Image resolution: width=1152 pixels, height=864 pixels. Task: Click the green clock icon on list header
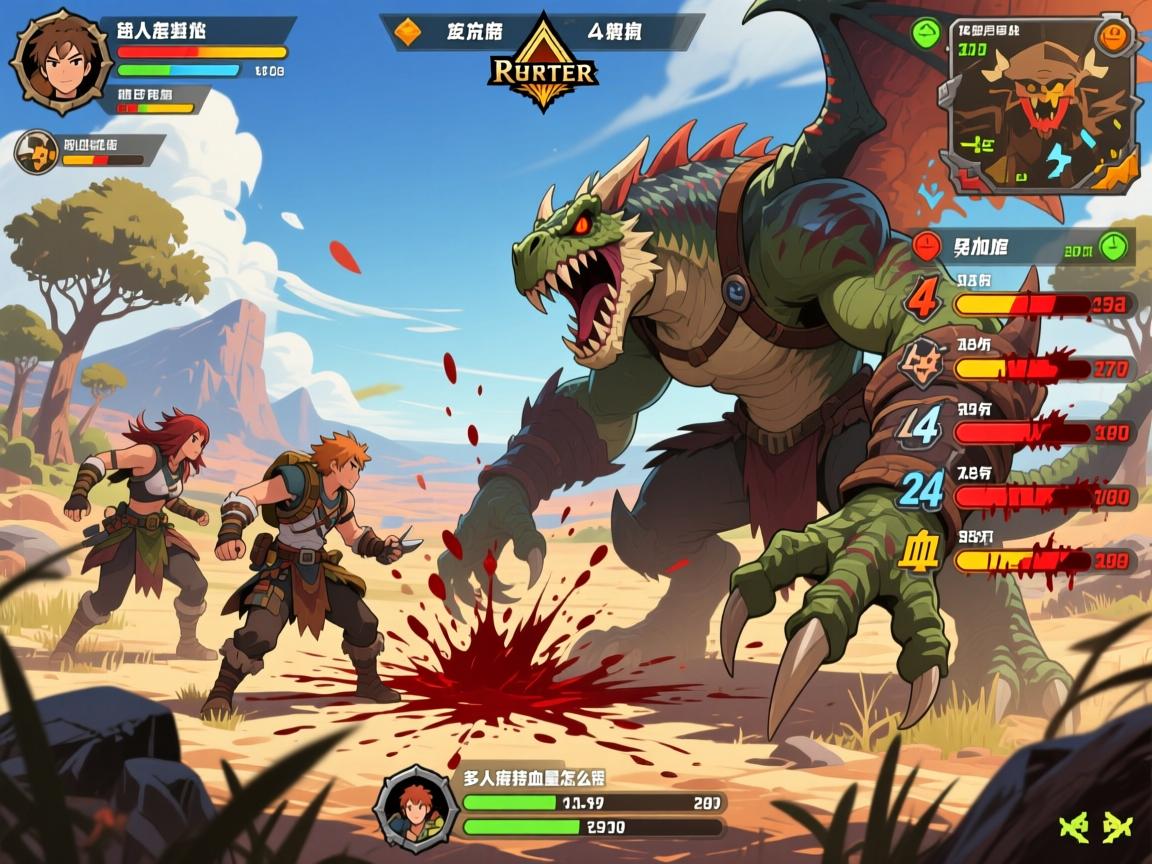(1112, 245)
